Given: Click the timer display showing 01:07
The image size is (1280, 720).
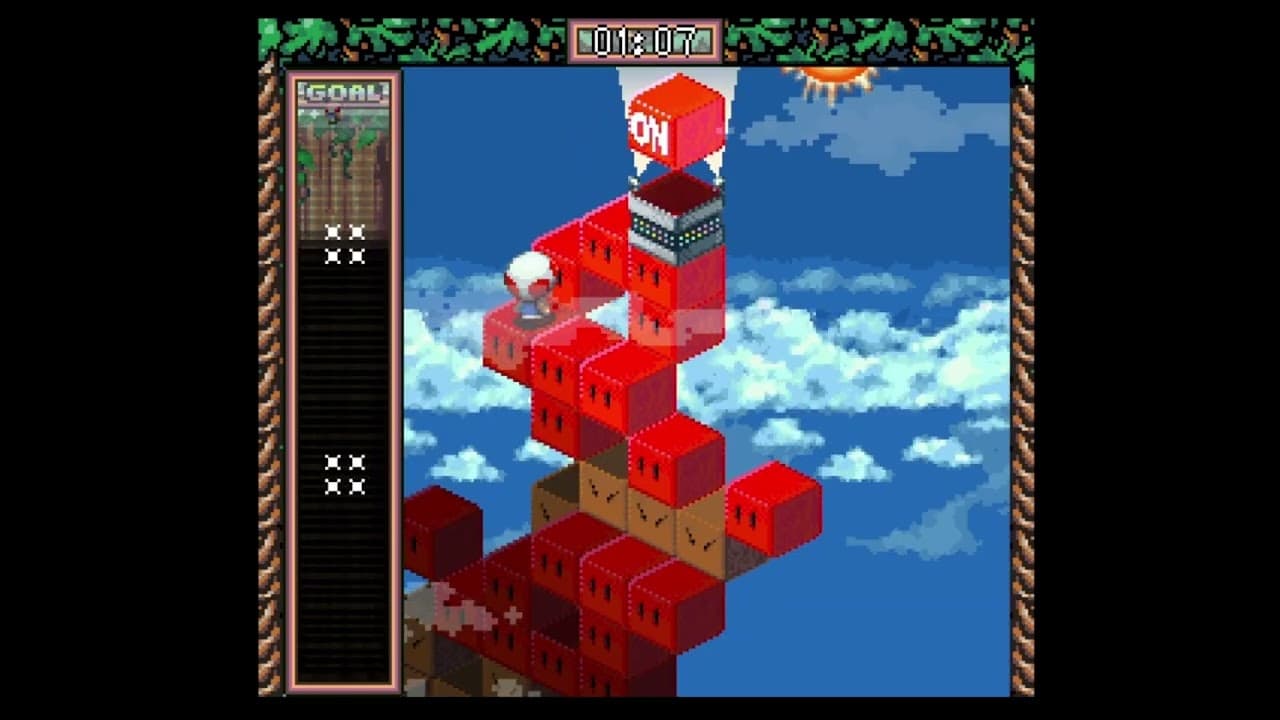Looking at the screenshot, I should pos(648,42).
